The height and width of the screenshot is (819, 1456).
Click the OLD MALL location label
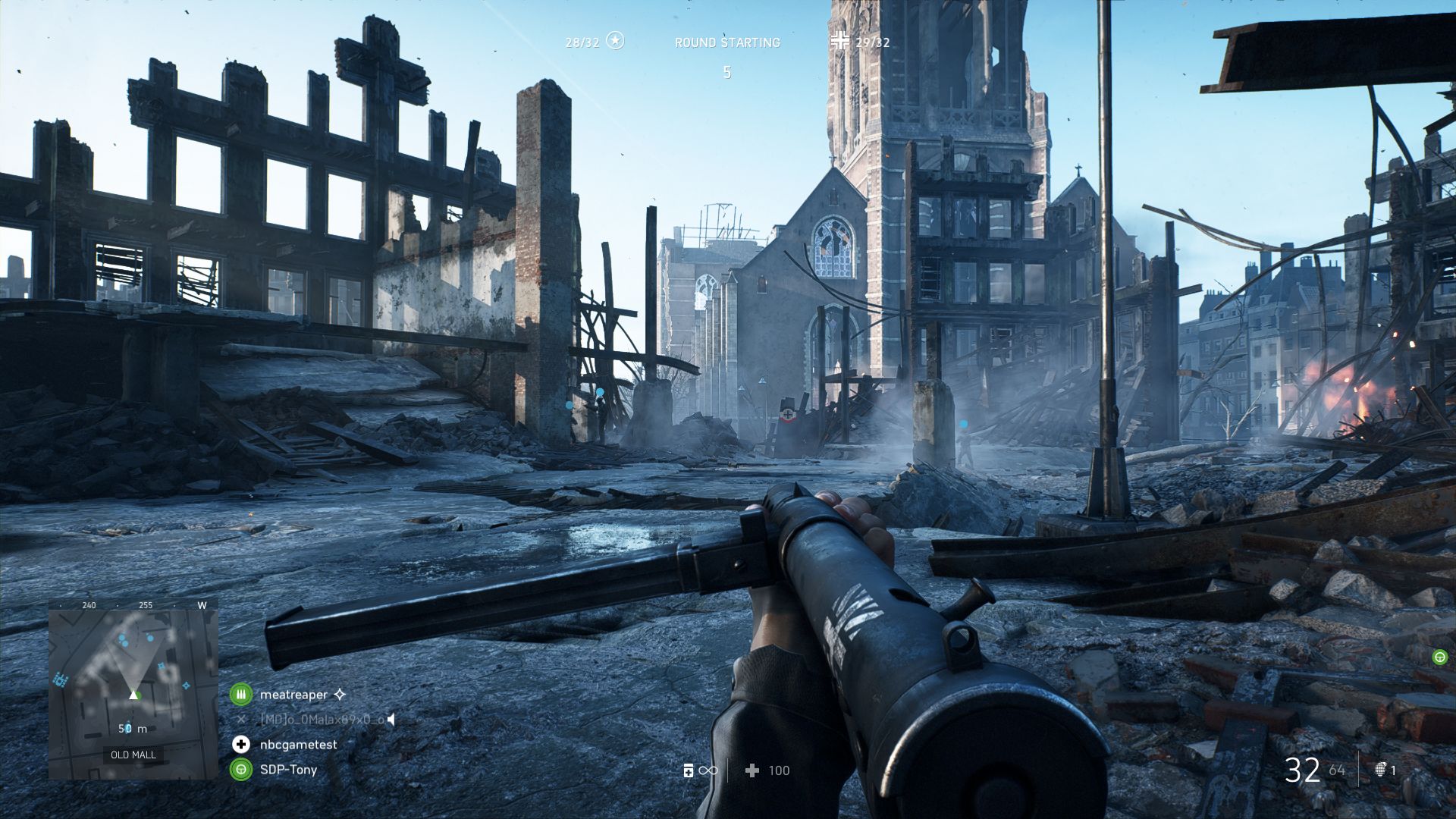tap(133, 755)
